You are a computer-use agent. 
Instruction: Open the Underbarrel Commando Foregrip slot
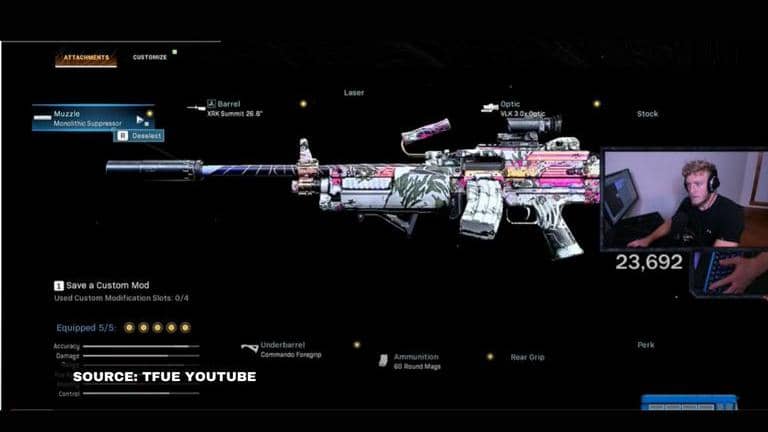[x=289, y=350]
